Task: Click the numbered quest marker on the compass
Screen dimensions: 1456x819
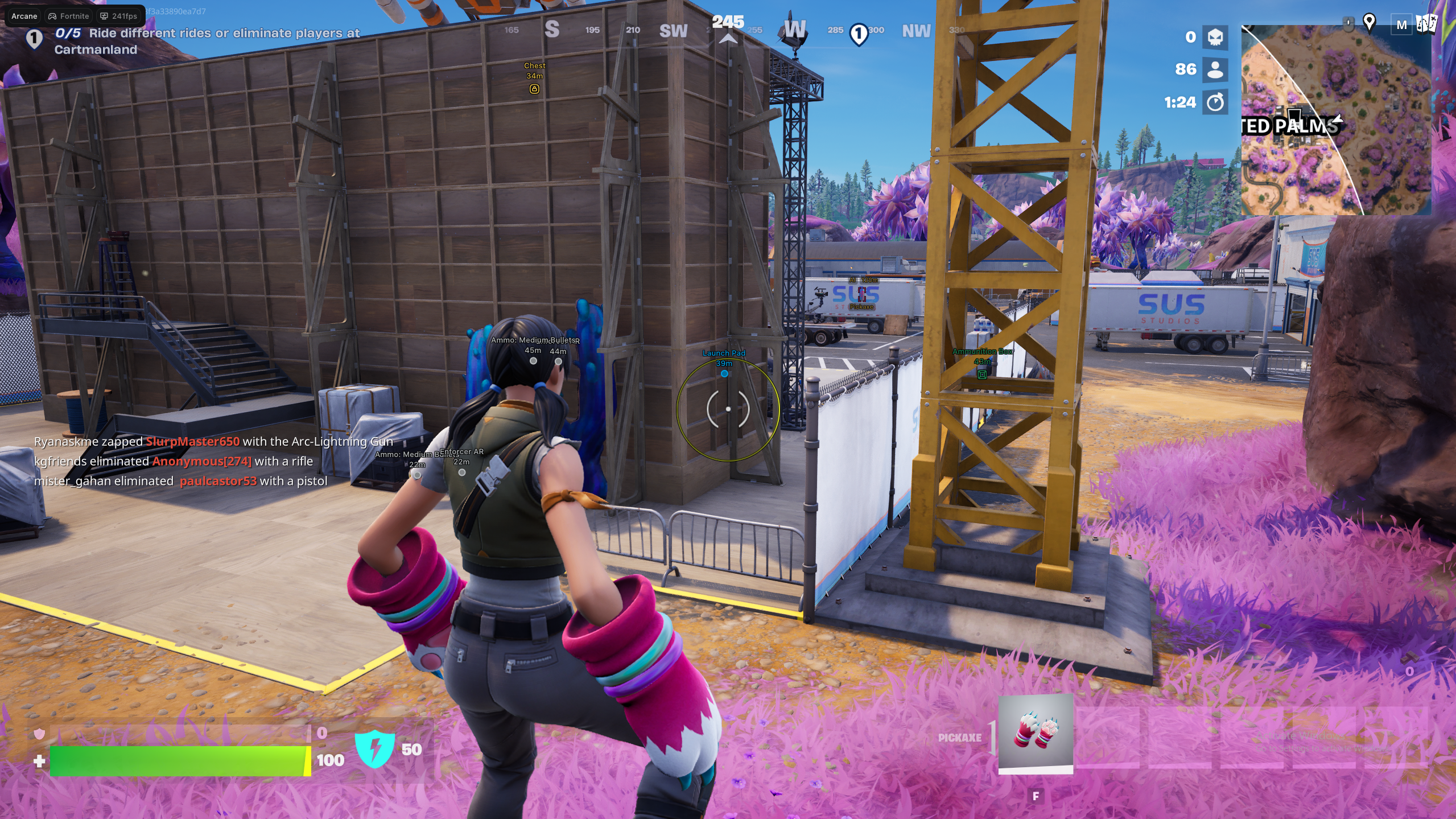Action: point(858,34)
